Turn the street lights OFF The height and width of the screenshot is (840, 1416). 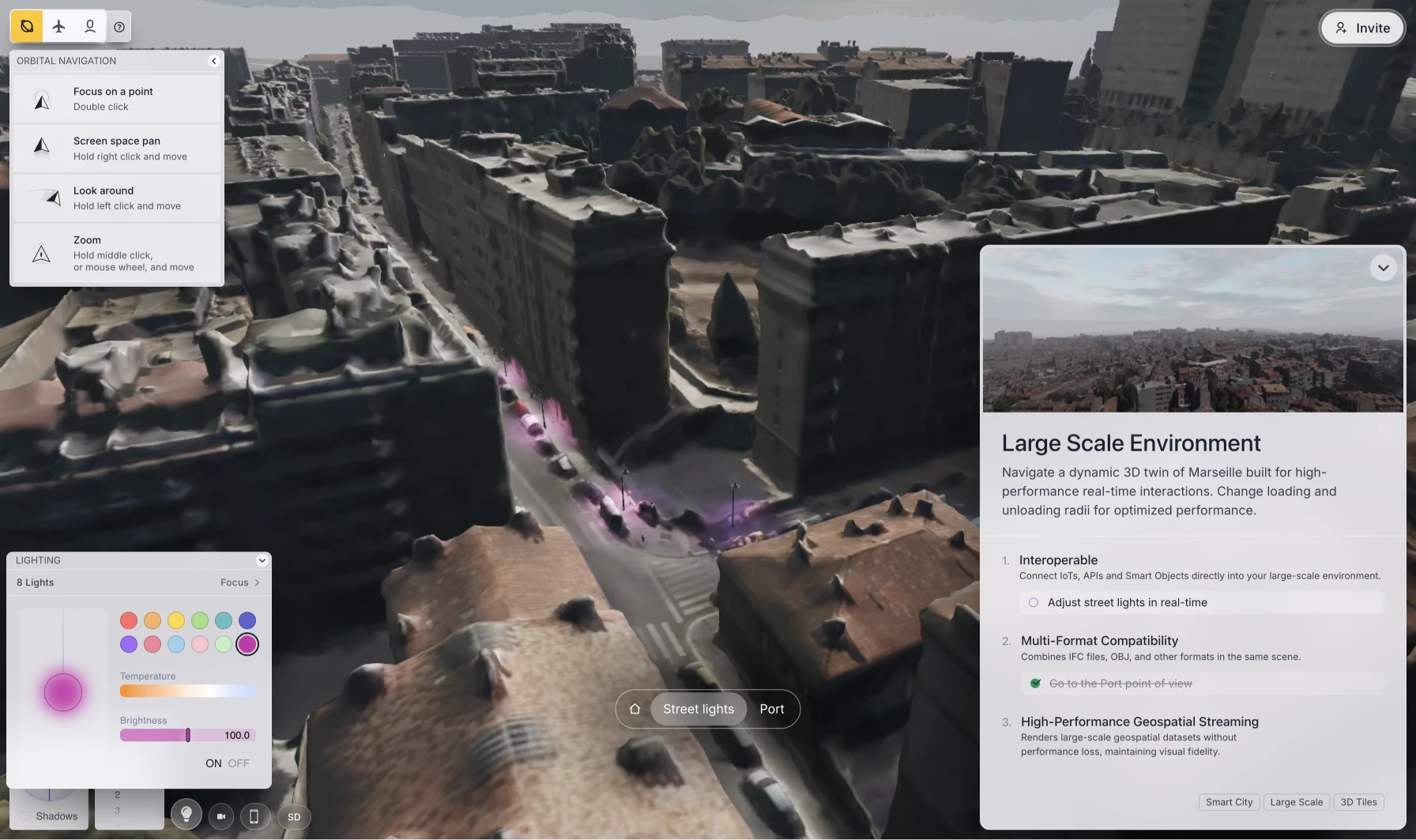pyautogui.click(x=239, y=763)
